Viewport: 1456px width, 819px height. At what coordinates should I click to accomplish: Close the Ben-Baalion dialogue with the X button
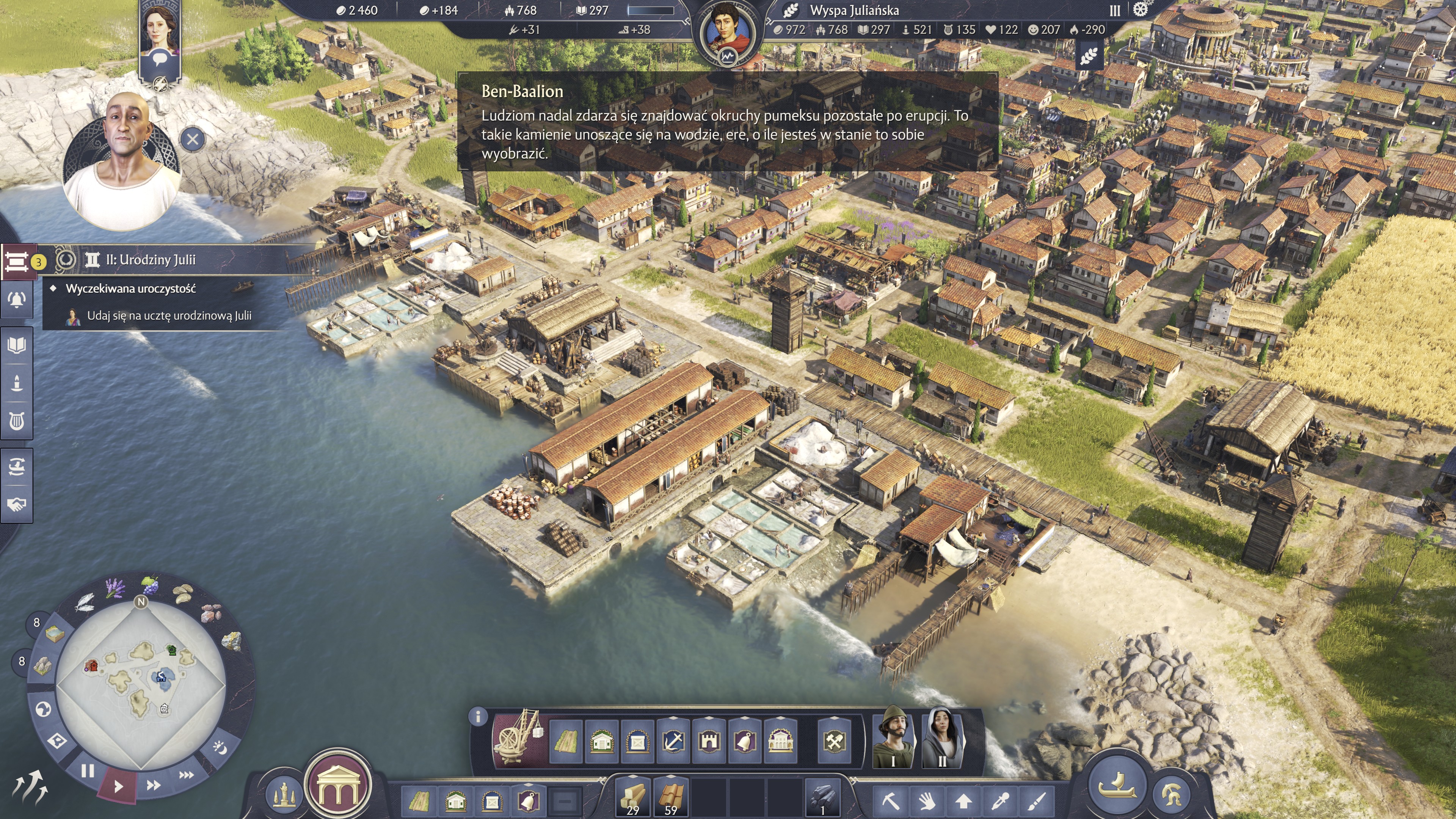(x=192, y=139)
